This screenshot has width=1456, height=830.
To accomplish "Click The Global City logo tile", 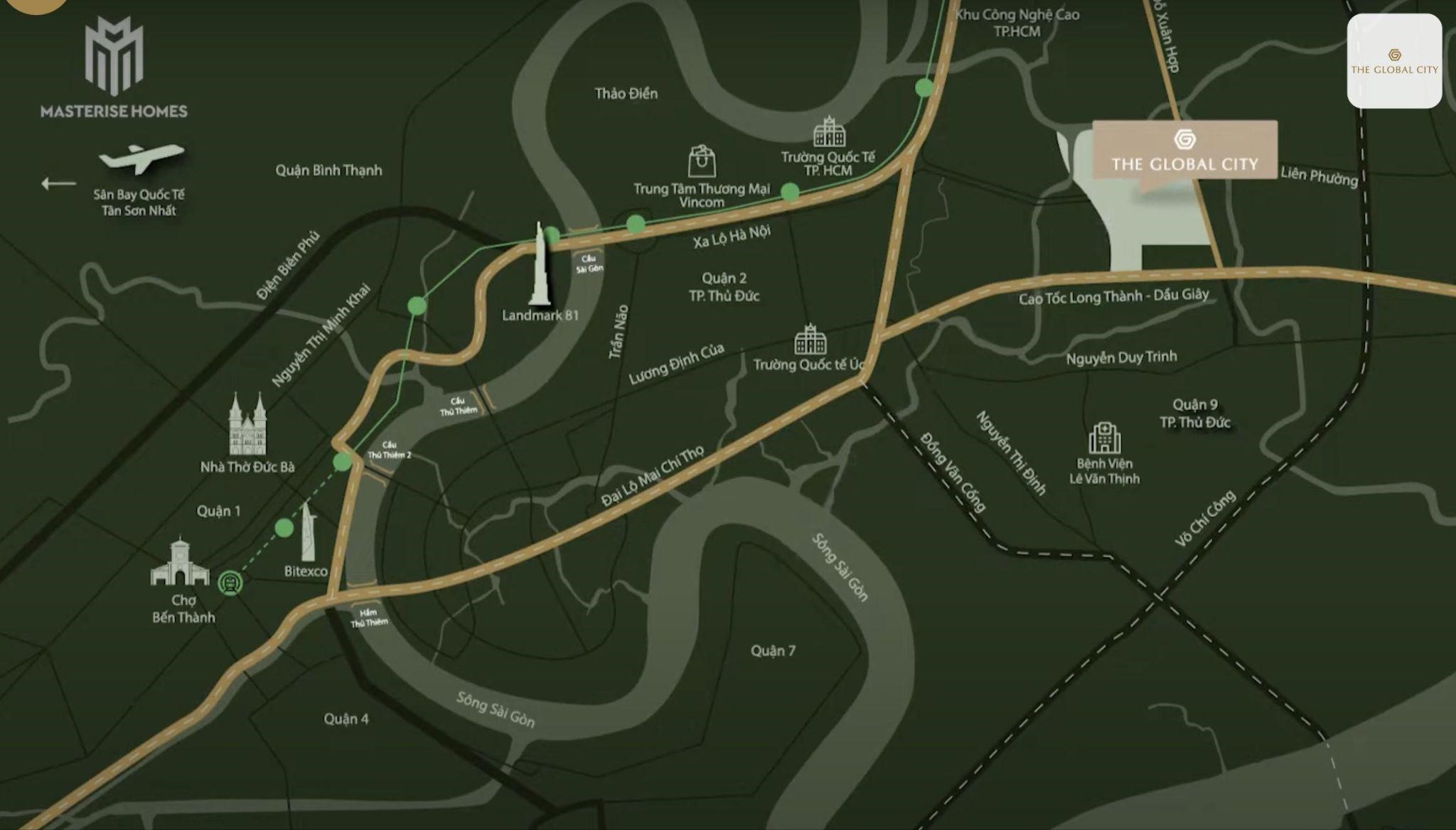I will click(1393, 61).
